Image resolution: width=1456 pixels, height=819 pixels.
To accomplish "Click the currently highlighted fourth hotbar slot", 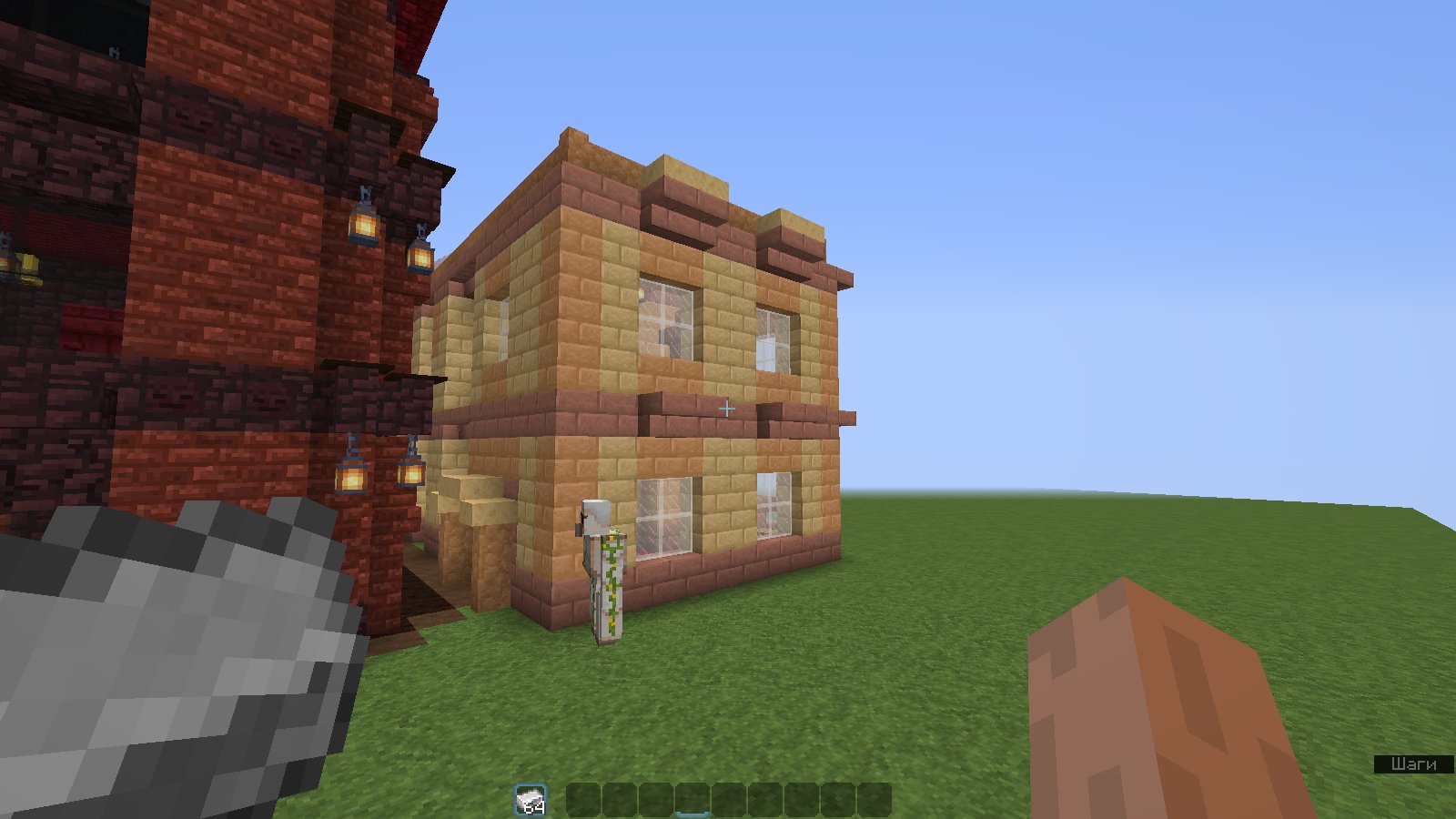I will tap(693, 798).
